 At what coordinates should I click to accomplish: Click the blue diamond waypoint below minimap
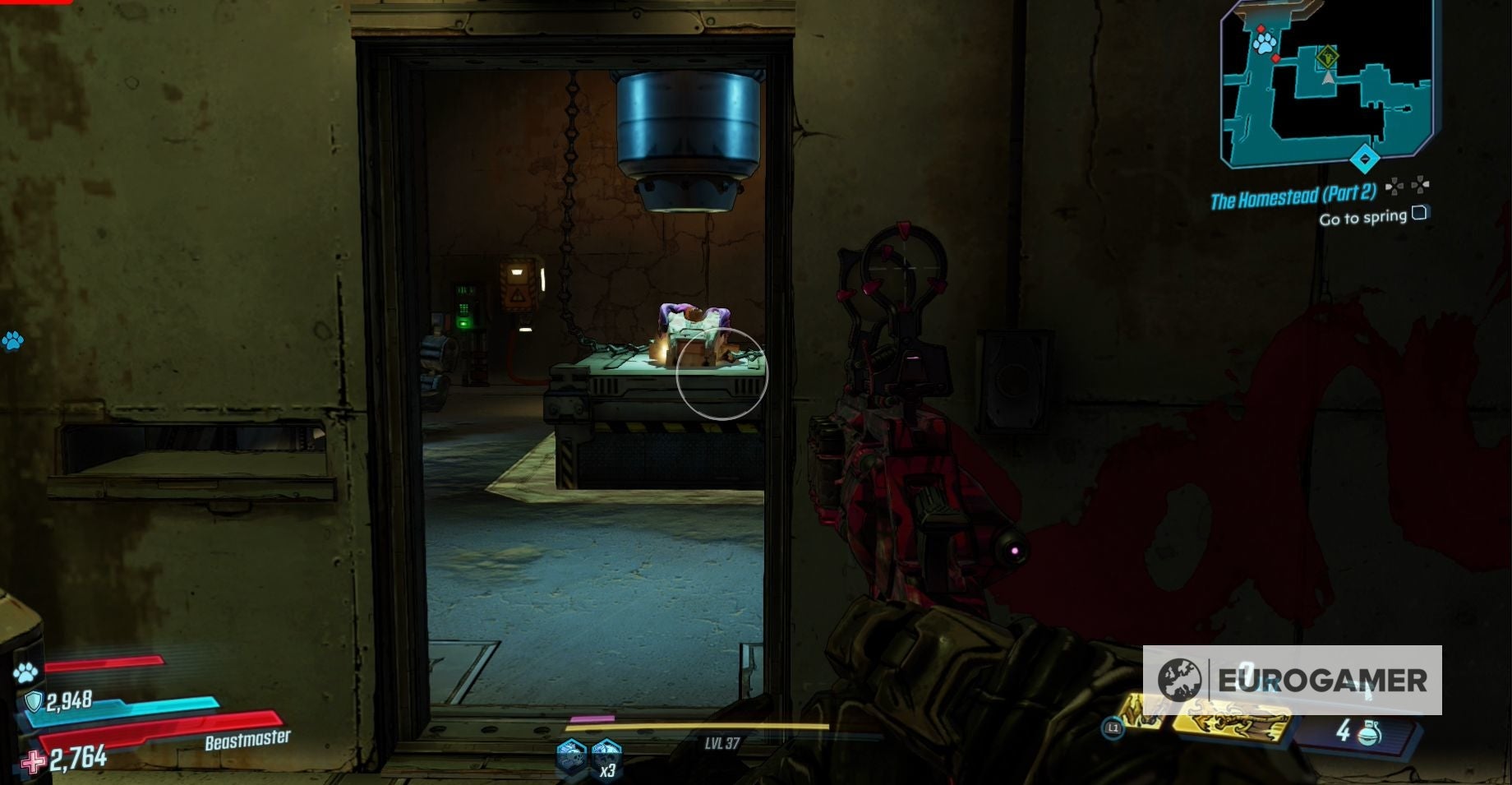1365,159
